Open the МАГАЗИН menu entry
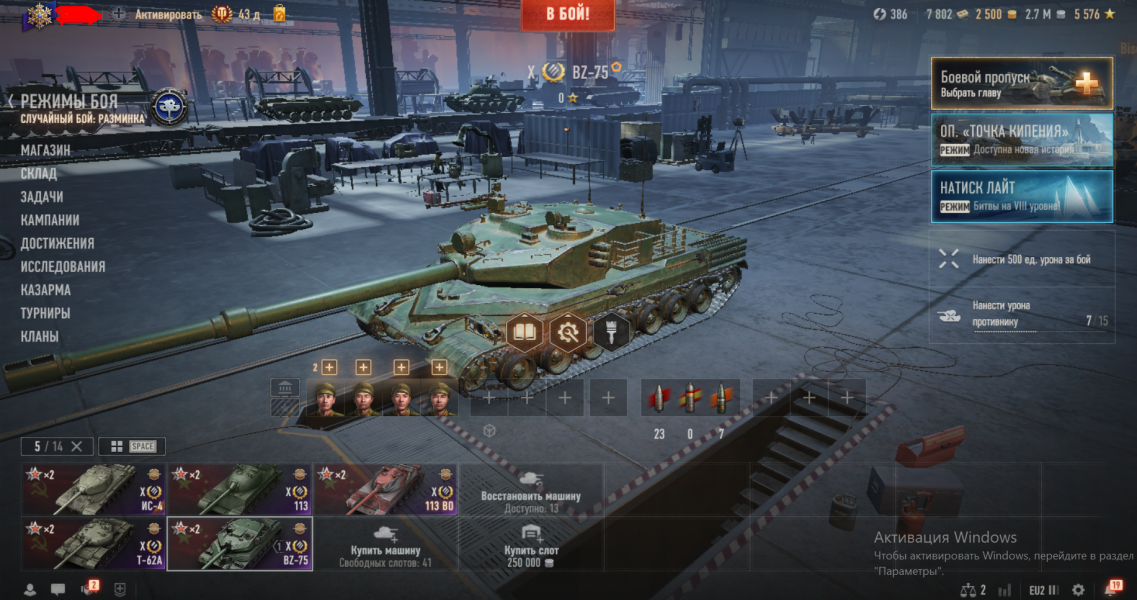1137x600 pixels. 45,150
